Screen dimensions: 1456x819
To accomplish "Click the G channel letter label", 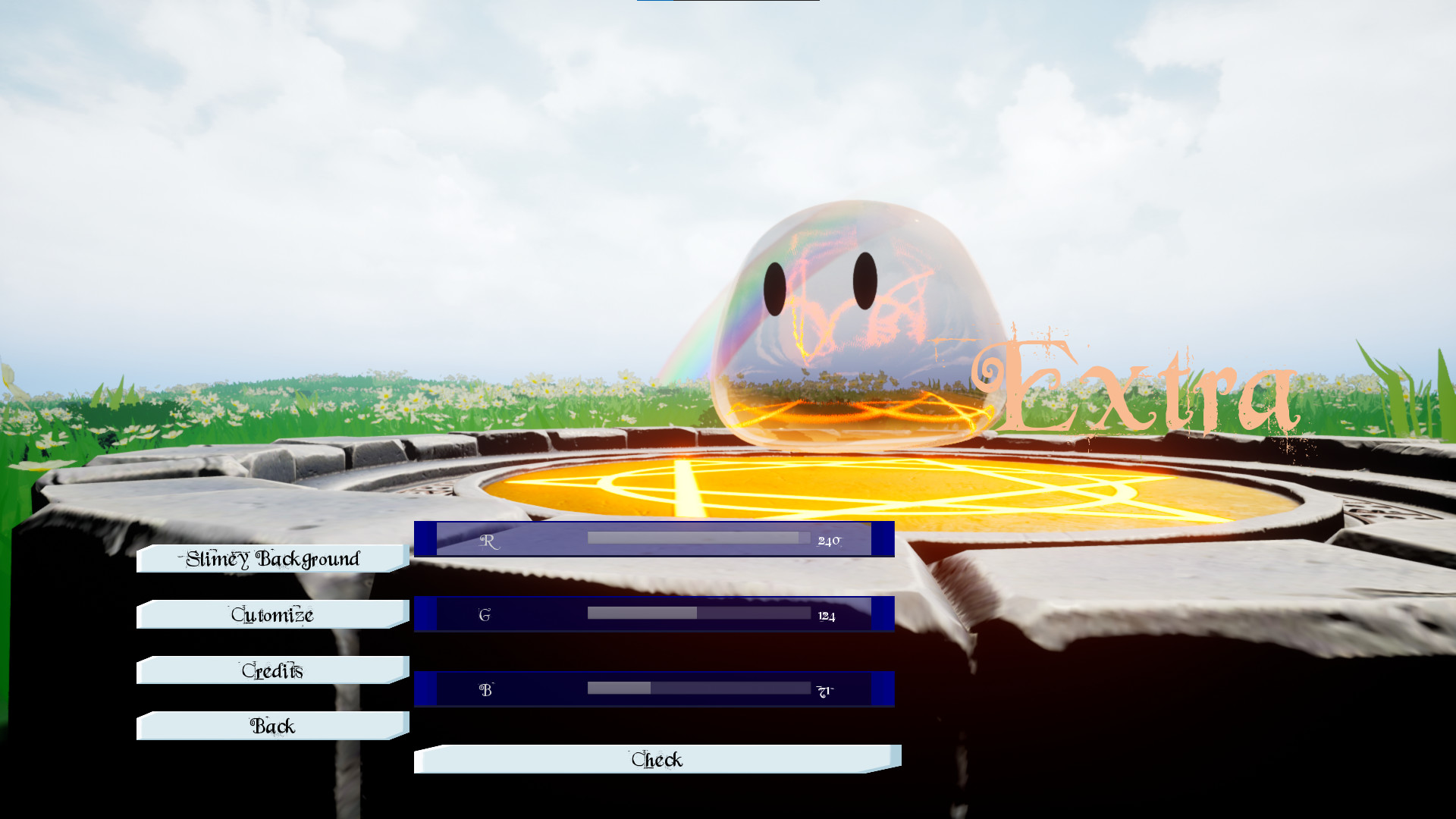I will coord(484,615).
